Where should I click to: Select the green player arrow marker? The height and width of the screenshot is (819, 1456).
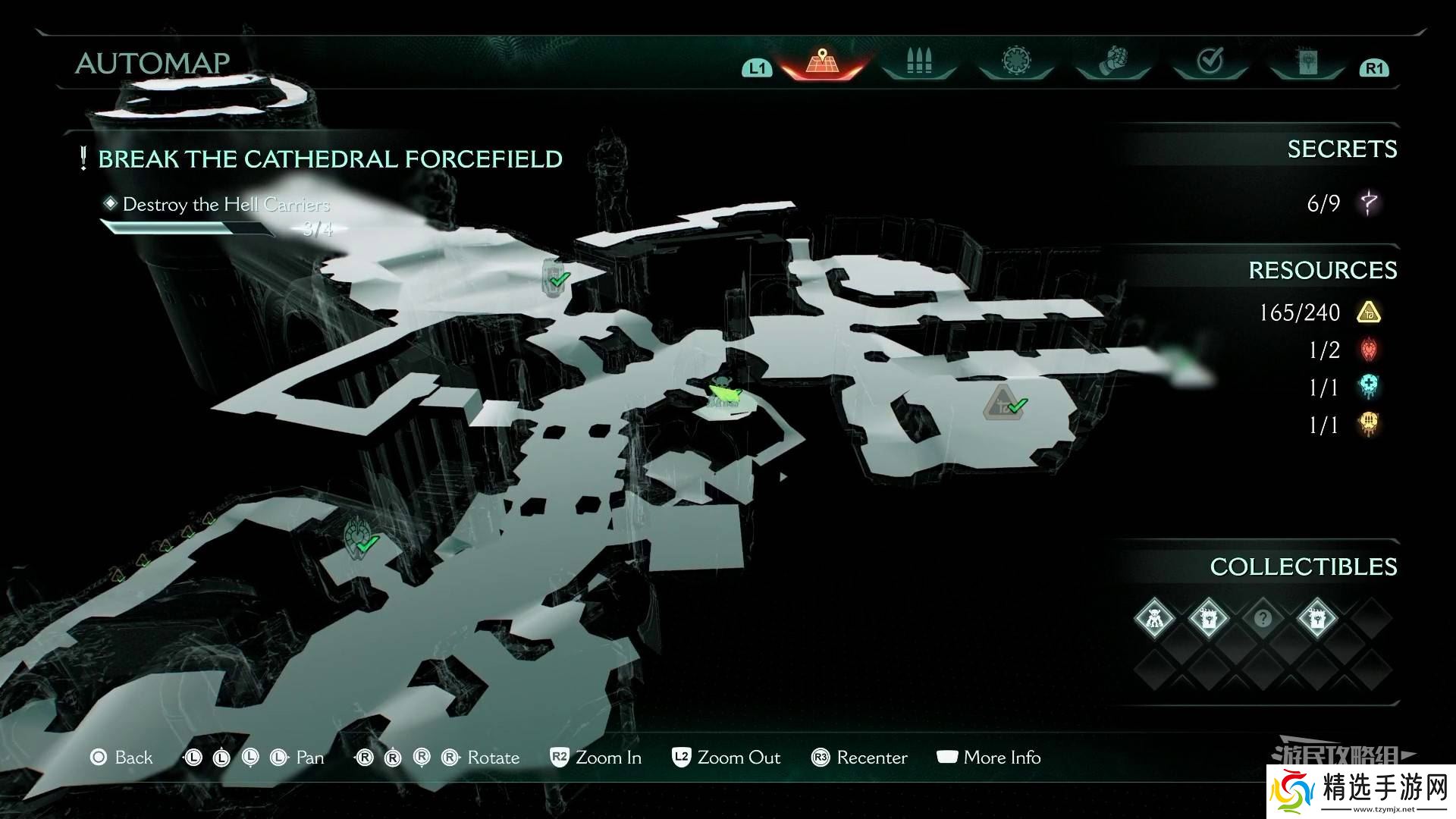tap(724, 393)
